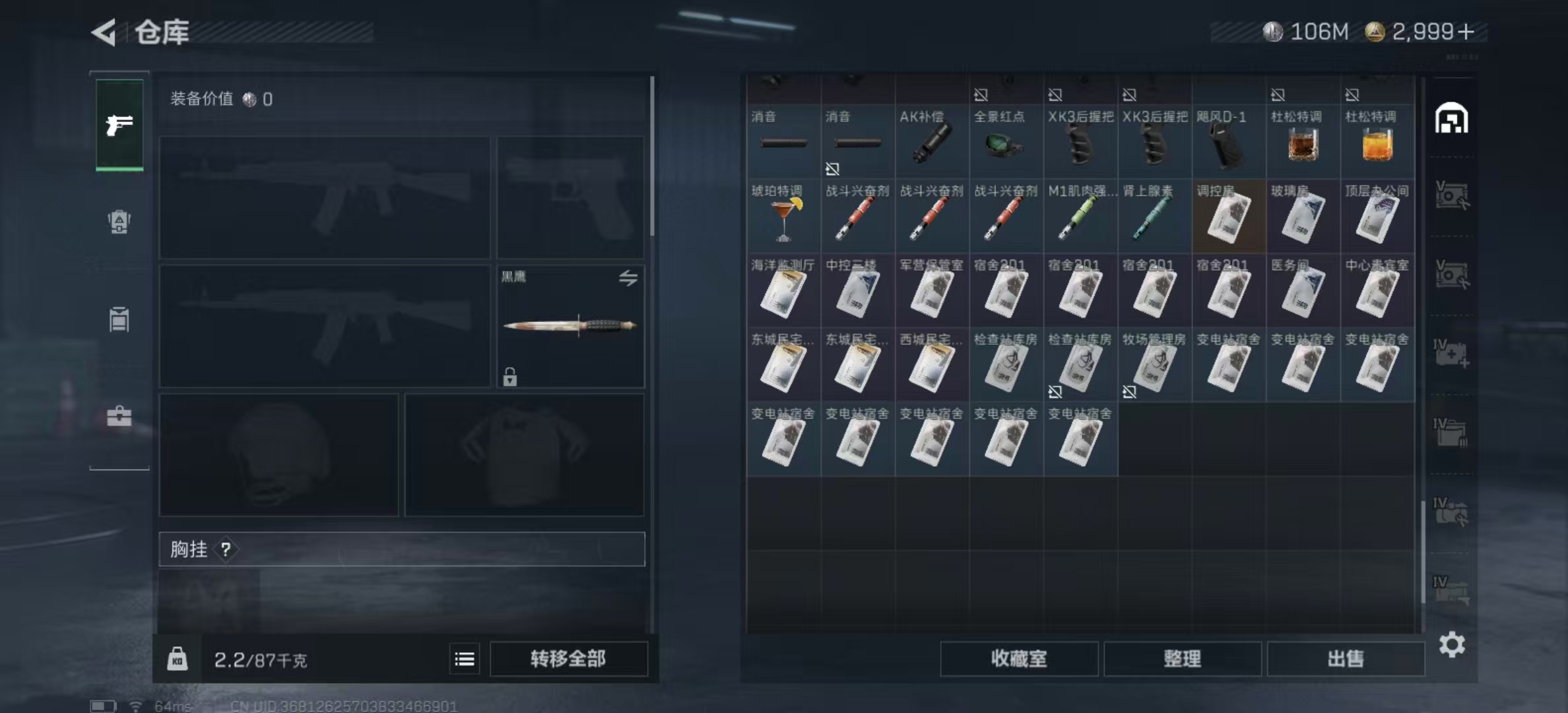
Task: Open warehouse settings gear icon
Action: click(x=1452, y=644)
